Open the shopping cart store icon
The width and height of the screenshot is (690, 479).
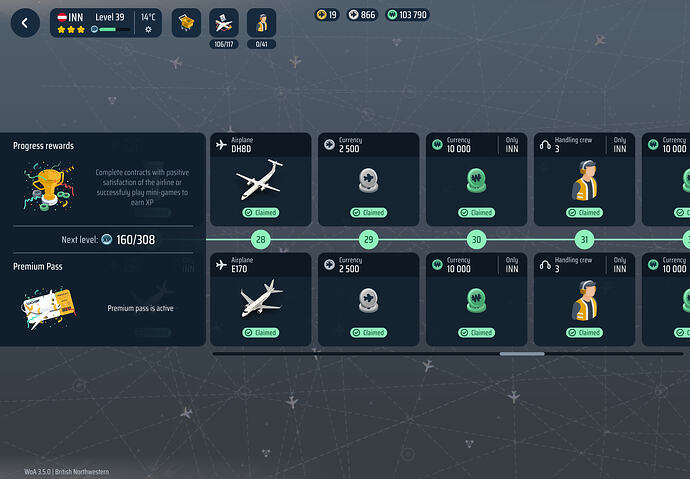(186, 23)
